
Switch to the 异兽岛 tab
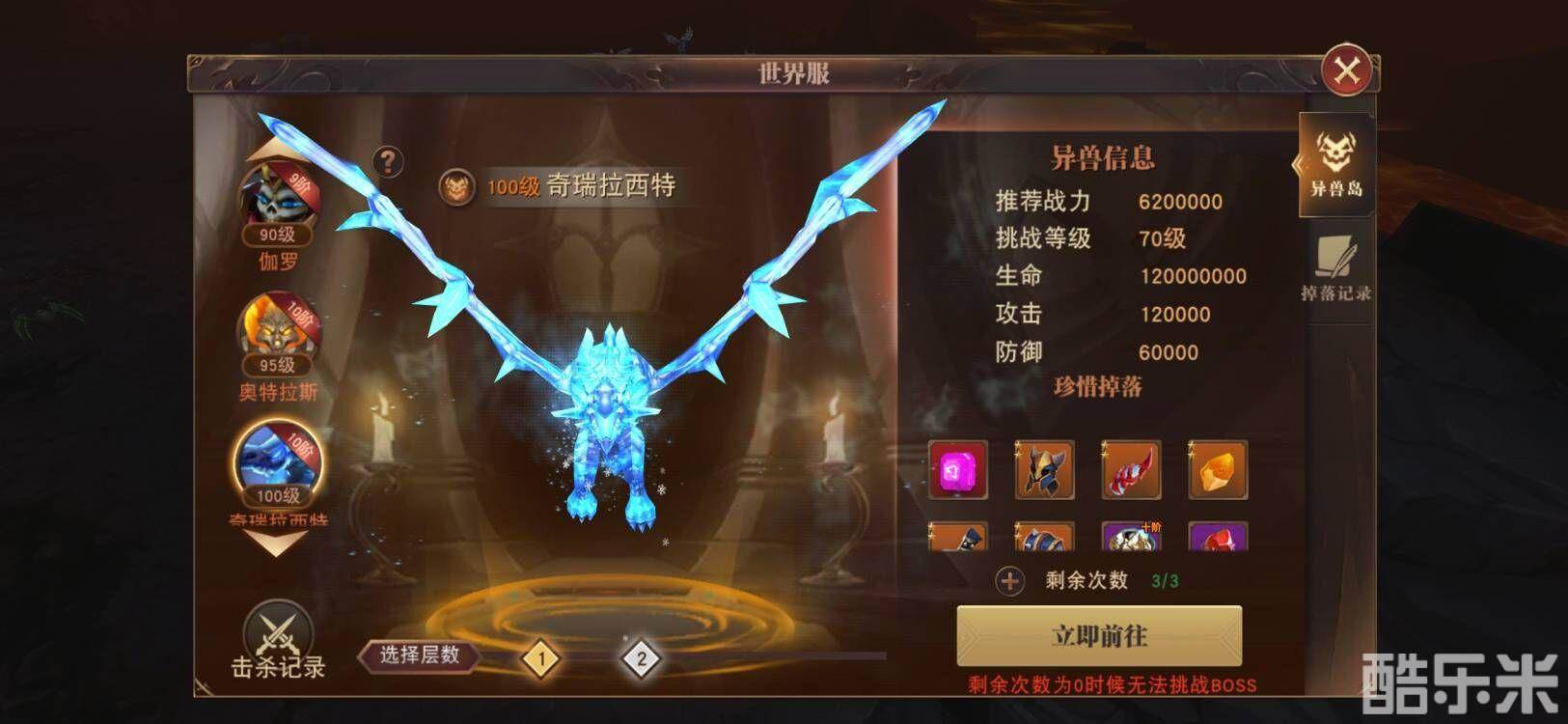[1338, 164]
